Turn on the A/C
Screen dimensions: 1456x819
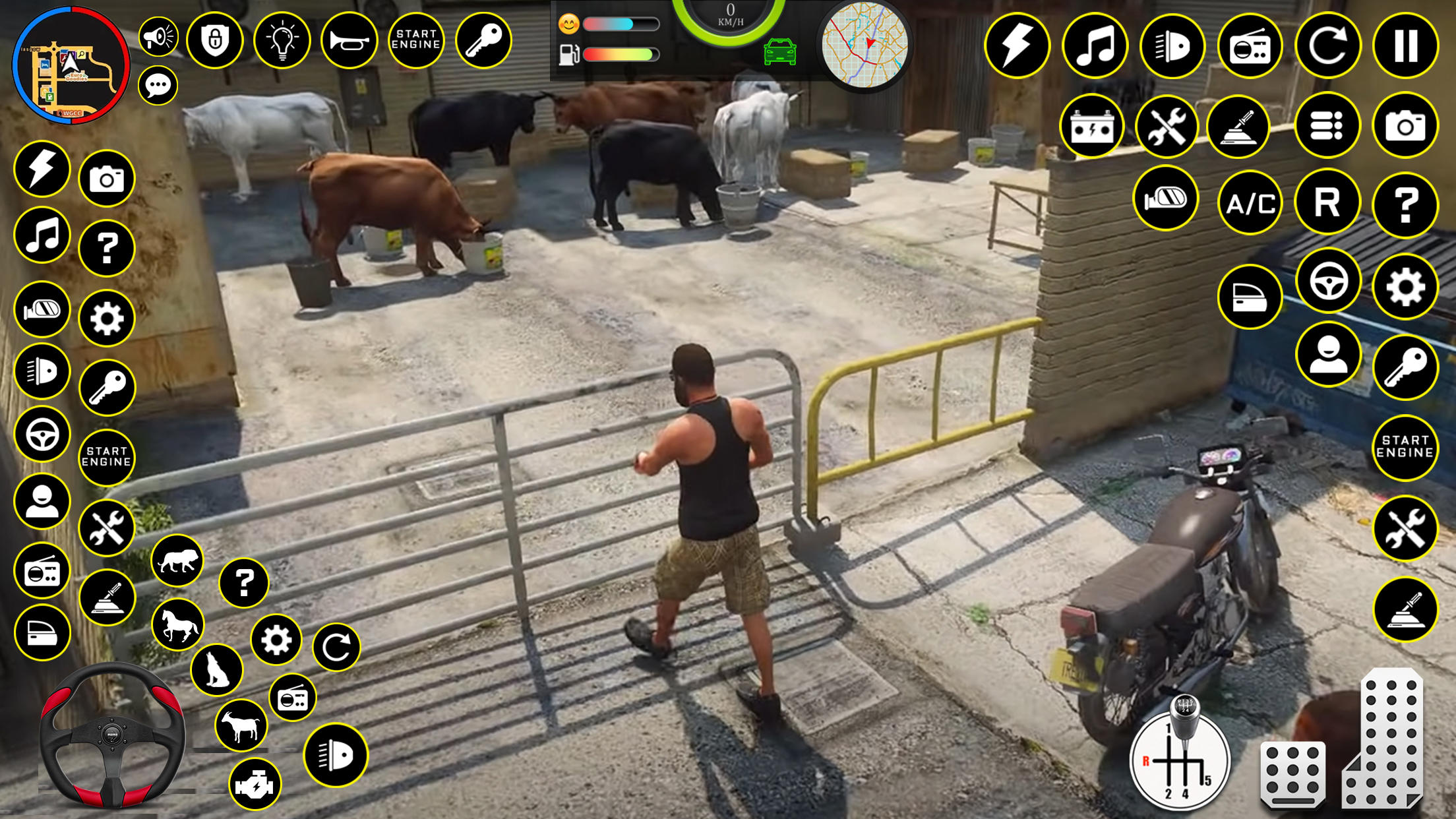point(1250,203)
